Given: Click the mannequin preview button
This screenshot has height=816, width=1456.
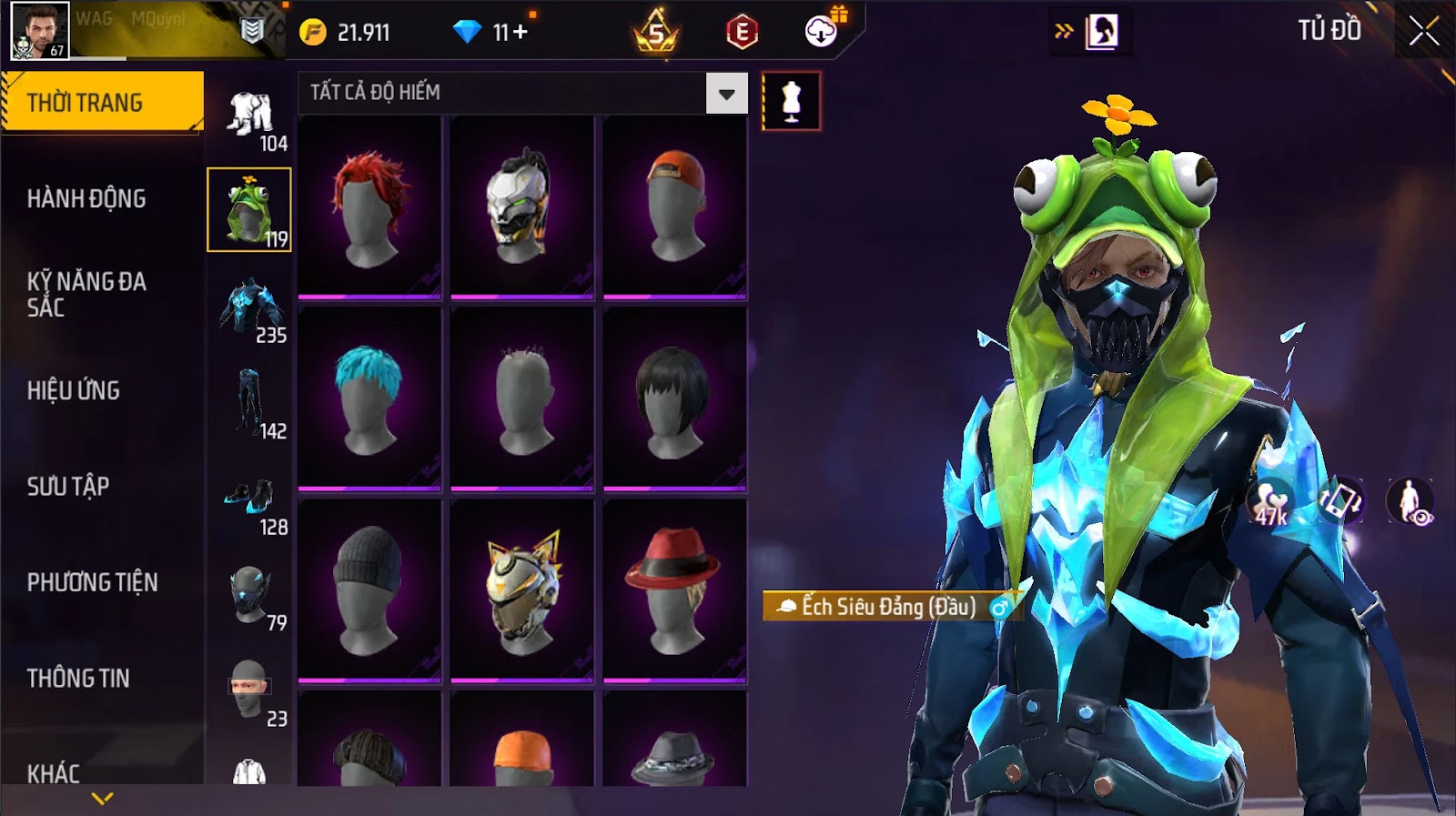Looking at the screenshot, I should [x=791, y=101].
